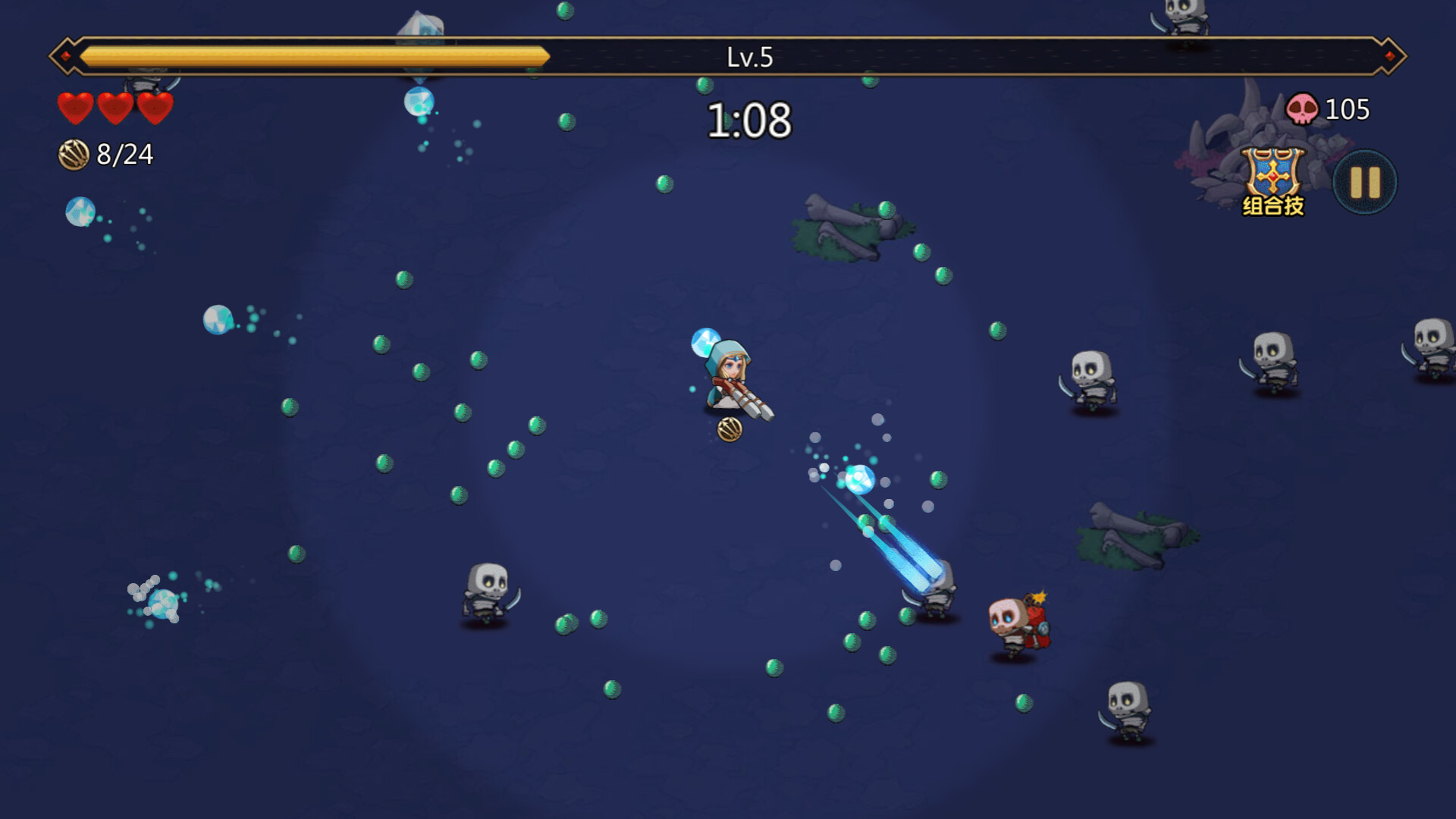Tap the pause button
Image resolution: width=1456 pixels, height=819 pixels.
point(1363,180)
